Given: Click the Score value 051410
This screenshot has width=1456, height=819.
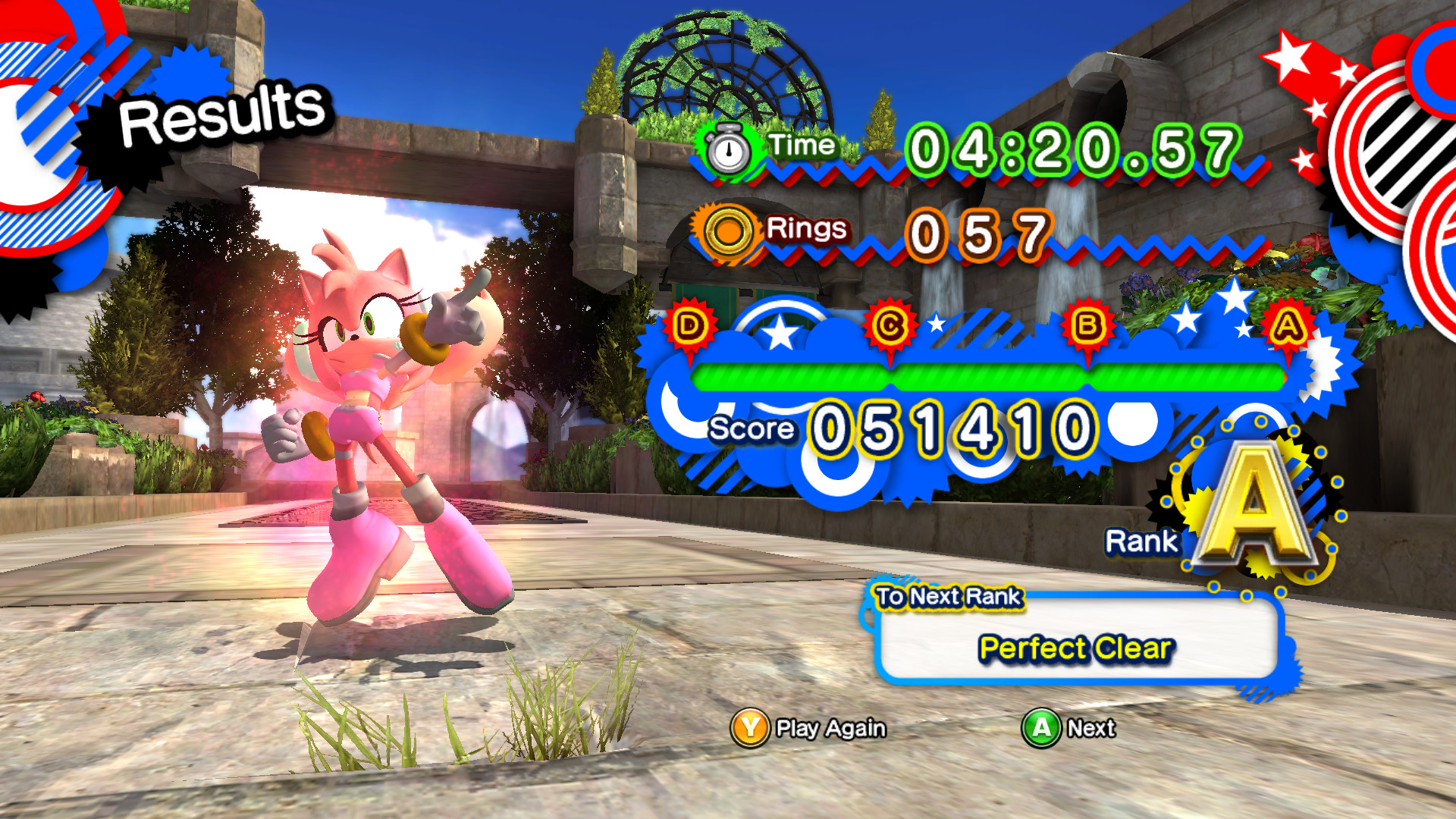Looking at the screenshot, I should click(950, 428).
